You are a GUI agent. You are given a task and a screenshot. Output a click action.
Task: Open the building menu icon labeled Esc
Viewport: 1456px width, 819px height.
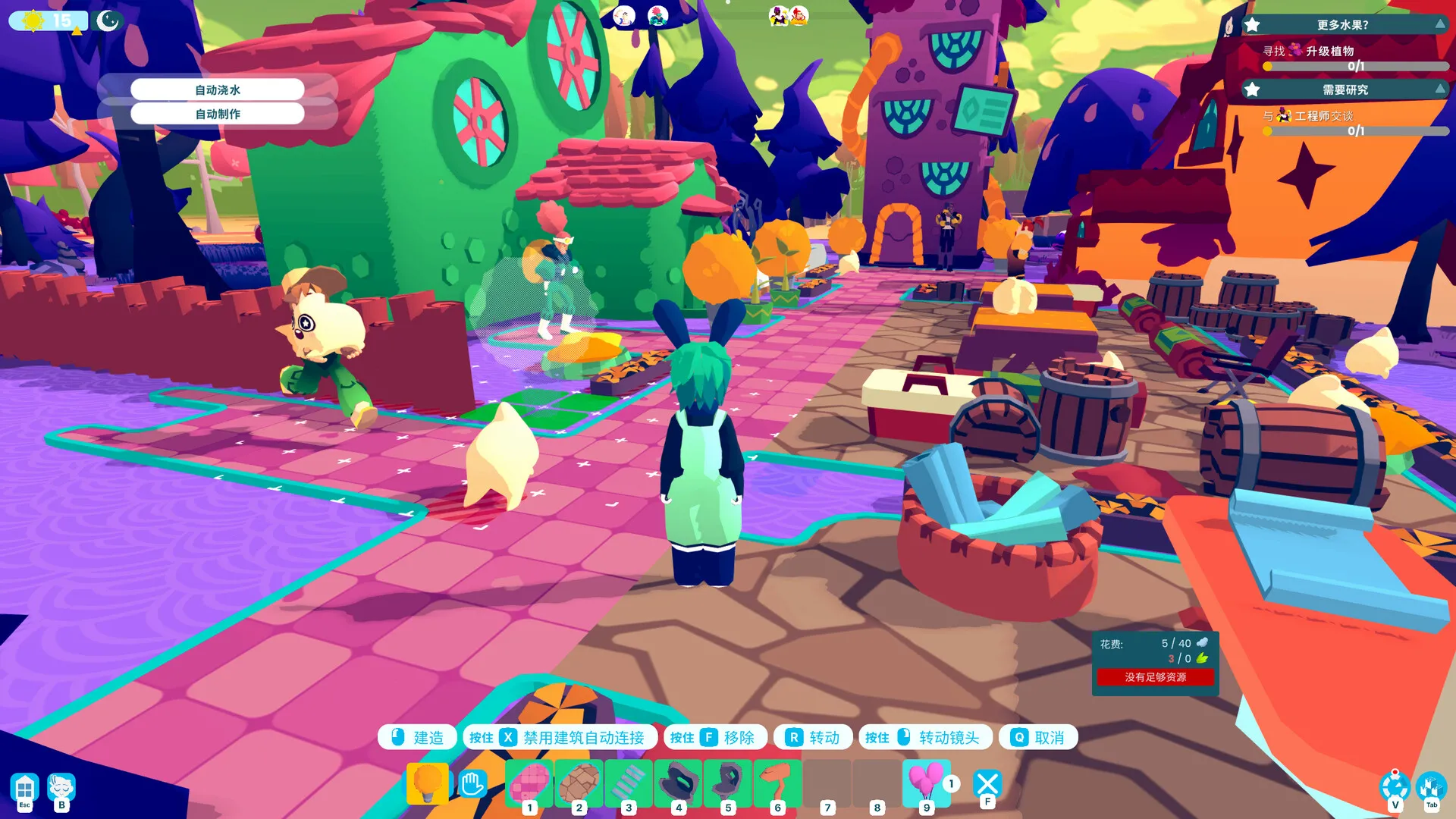click(25, 789)
